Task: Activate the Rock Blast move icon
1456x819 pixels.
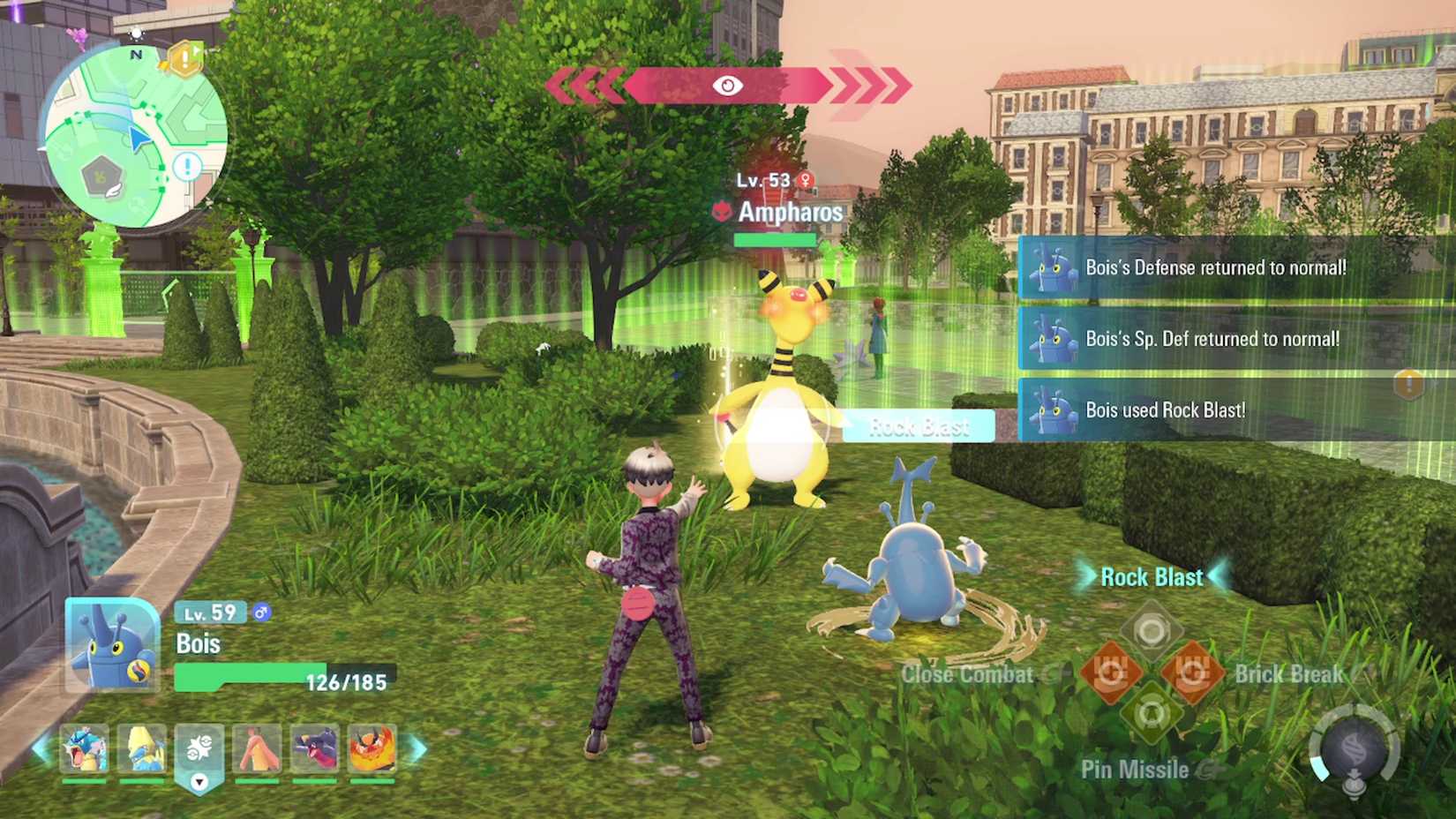Action: (1152, 630)
